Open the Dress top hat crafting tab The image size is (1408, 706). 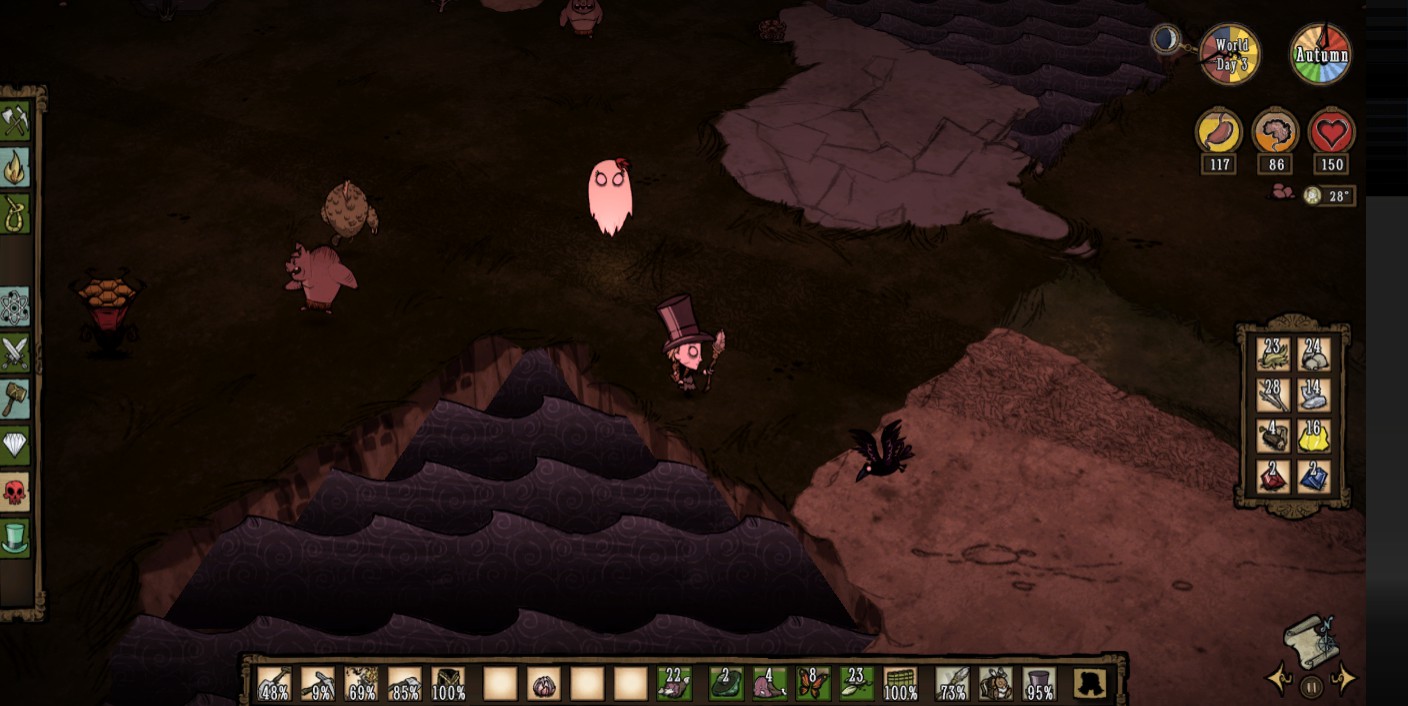tap(15, 538)
